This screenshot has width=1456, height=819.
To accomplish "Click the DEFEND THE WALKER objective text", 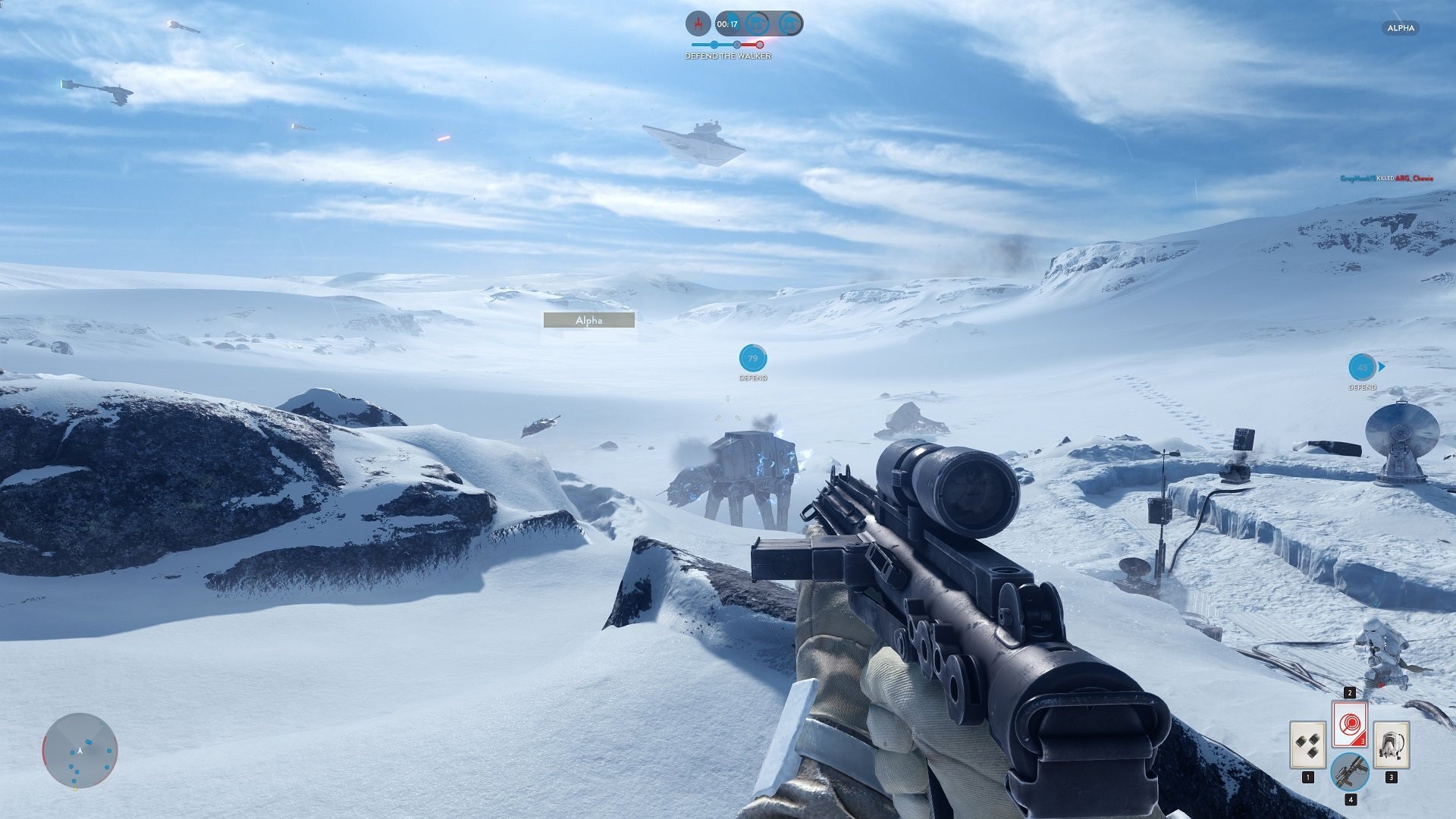I will (x=728, y=55).
